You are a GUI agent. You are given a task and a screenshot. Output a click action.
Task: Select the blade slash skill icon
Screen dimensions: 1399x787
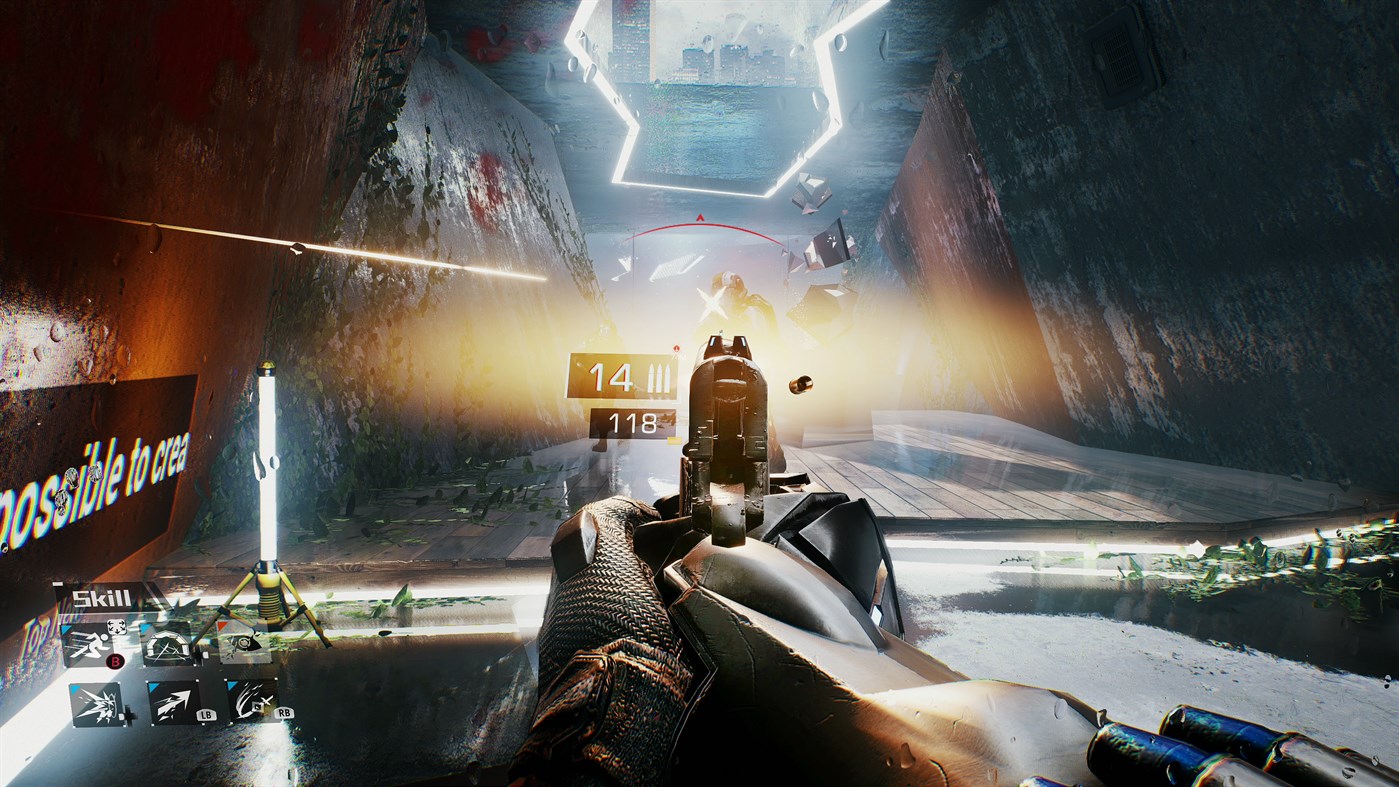(x=249, y=700)
